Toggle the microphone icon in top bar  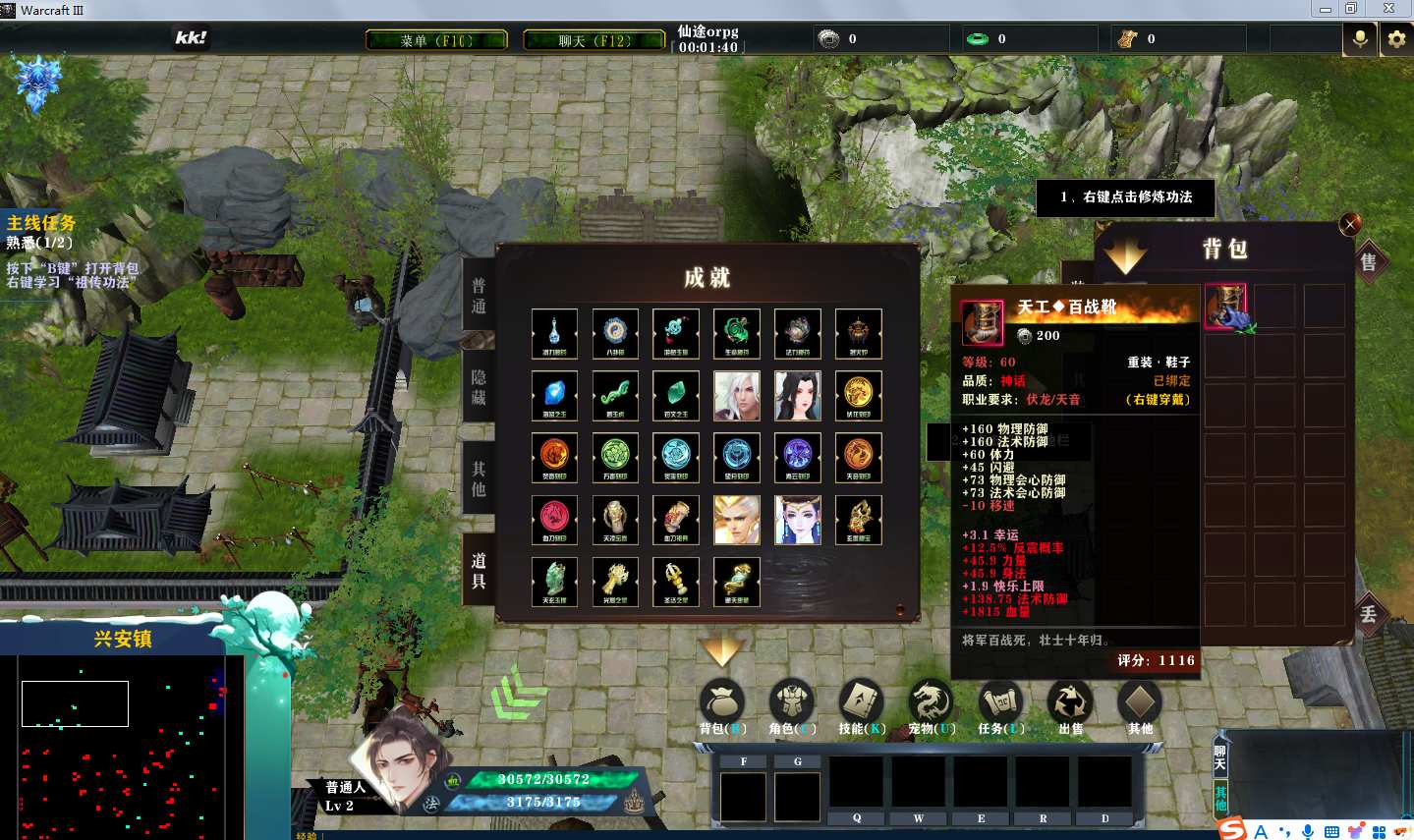pyautogui.click(x=1360, y=39)
